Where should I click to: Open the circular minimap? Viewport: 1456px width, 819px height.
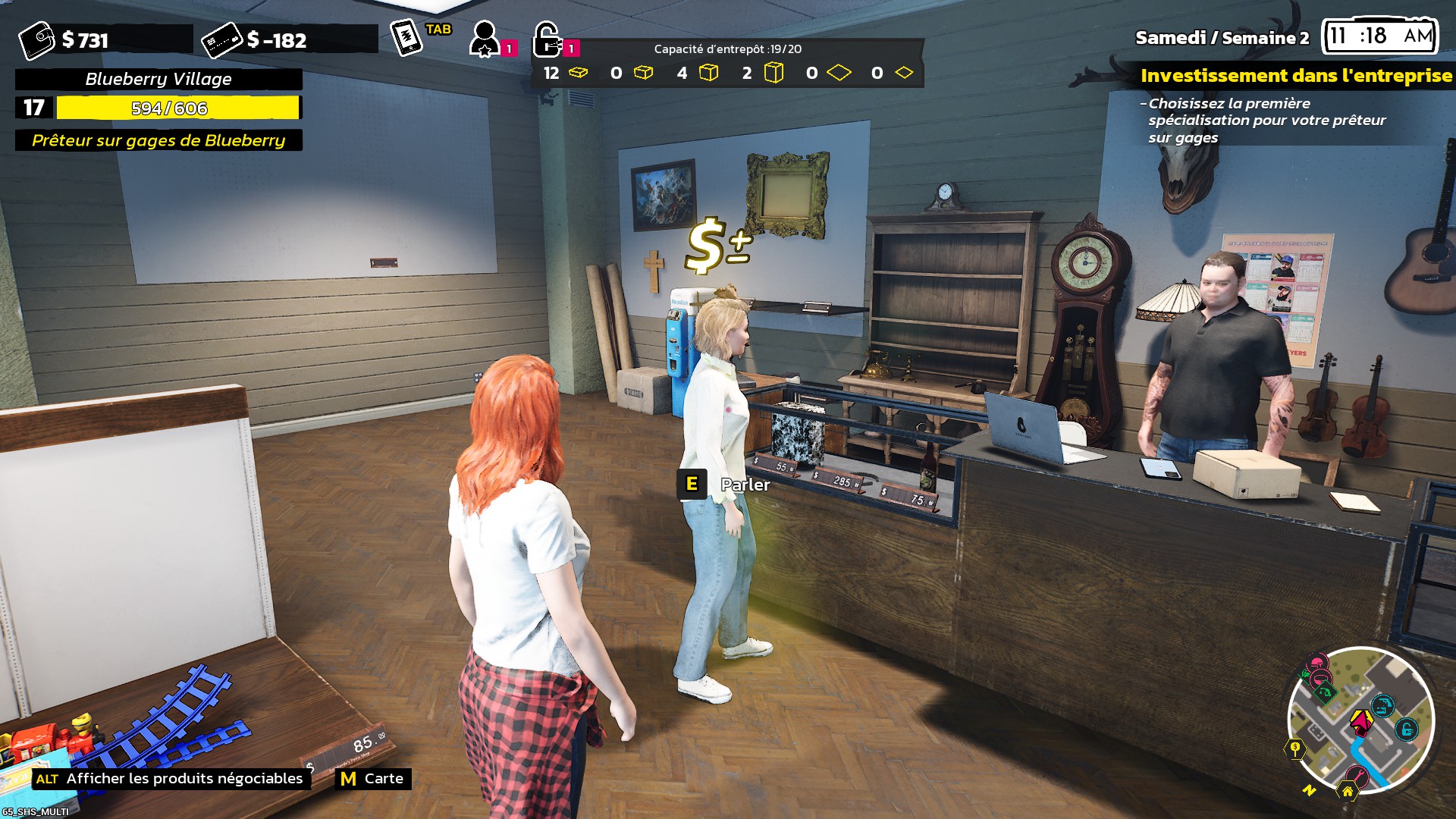point(1360,720)
